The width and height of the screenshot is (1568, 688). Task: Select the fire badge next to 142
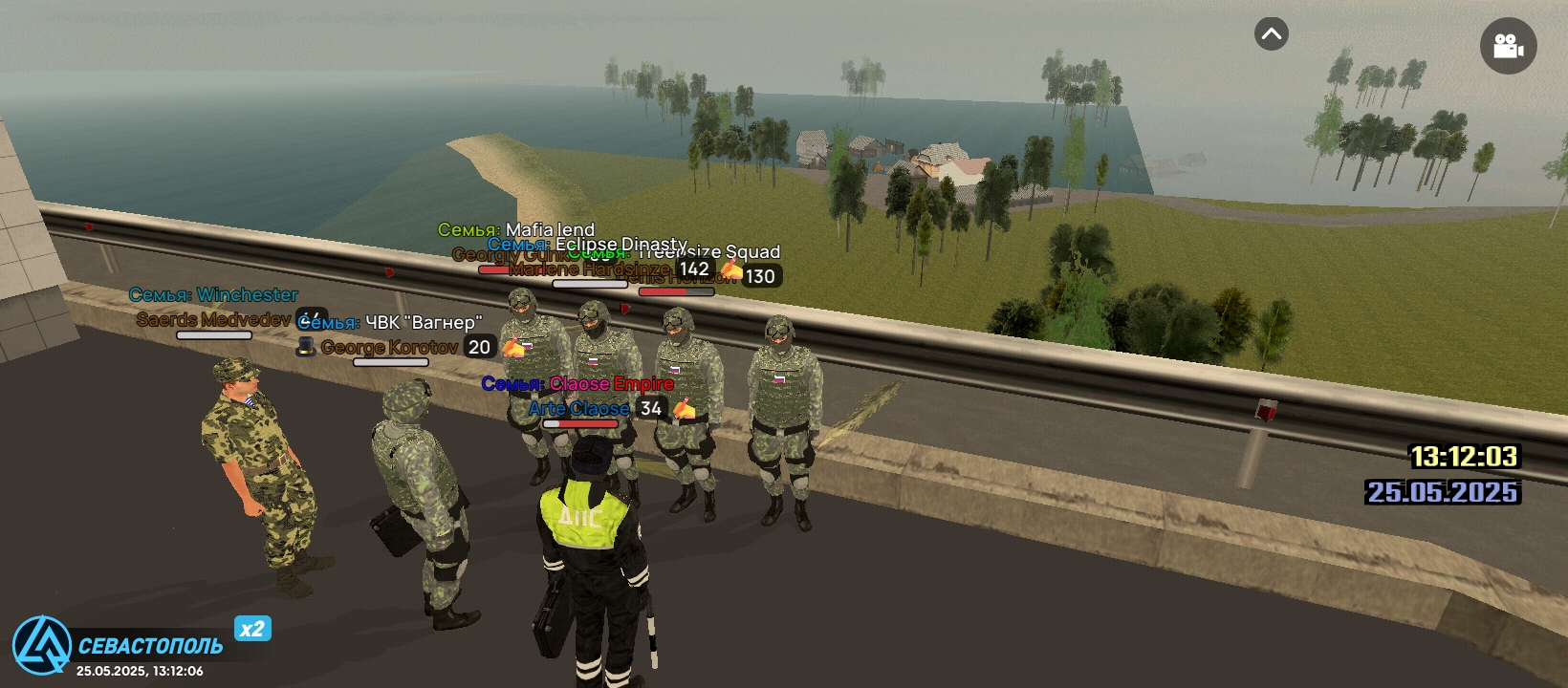pyautogui.click(x=731, y=272)
